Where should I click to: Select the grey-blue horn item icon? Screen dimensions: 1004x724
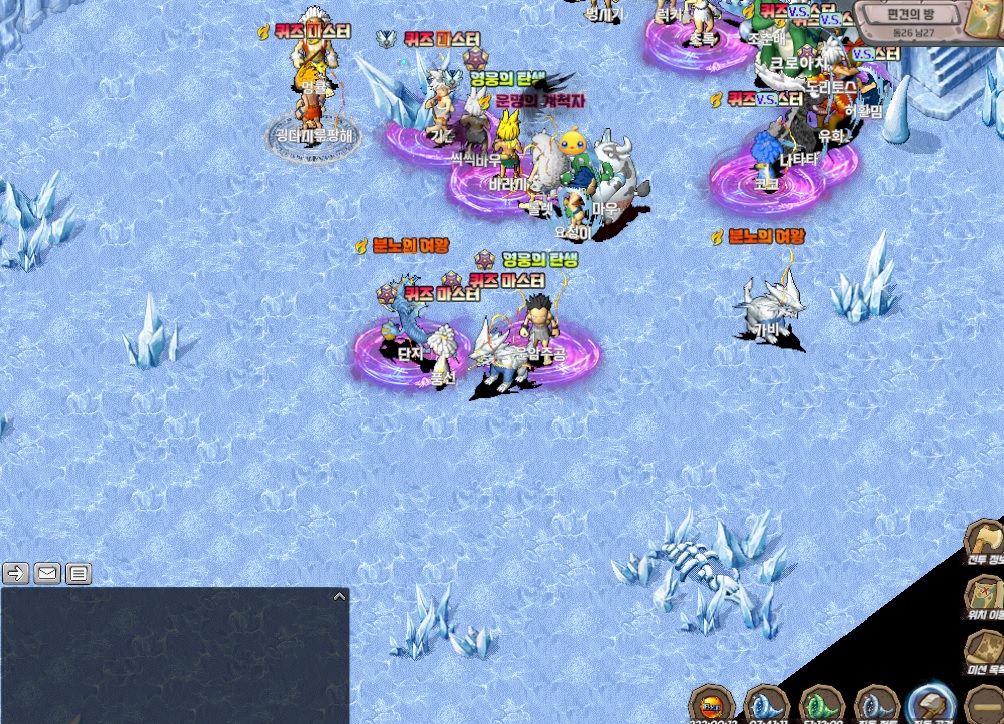tap(874, 703)
